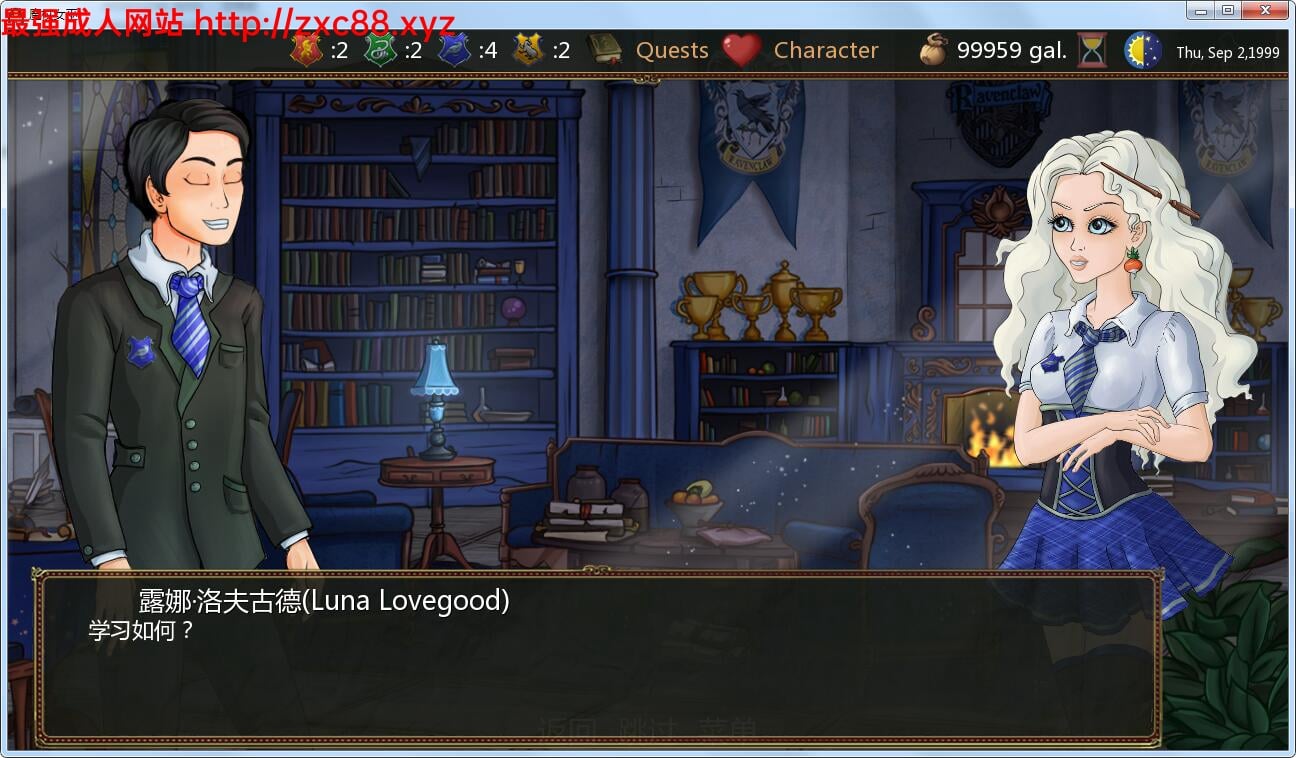Open the Character menu

pyautogui.click(x=826, y=50)
